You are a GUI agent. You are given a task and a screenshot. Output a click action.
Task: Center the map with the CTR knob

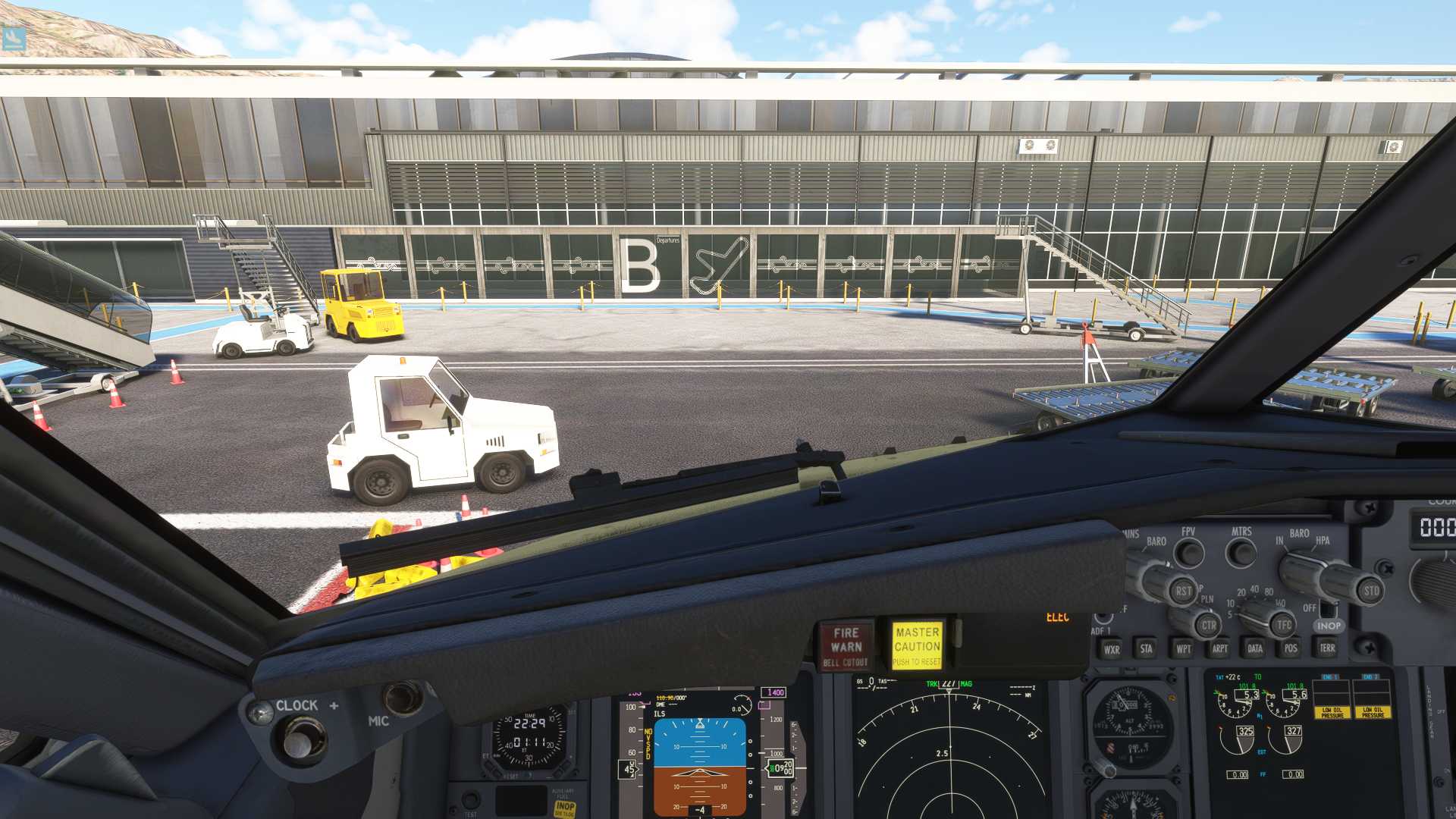click(x=1208, y=626)
